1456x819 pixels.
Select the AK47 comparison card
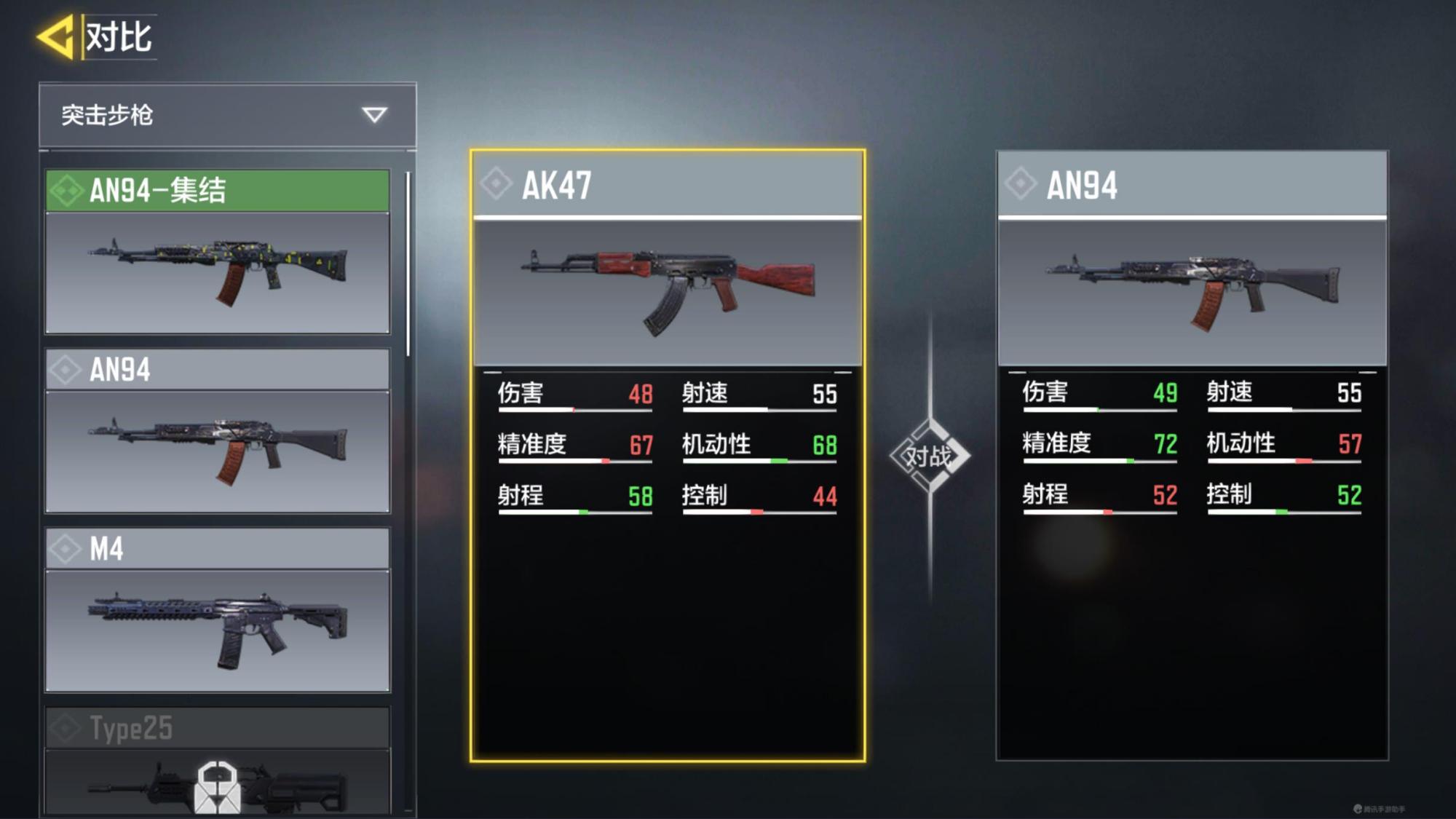(668, 456)
